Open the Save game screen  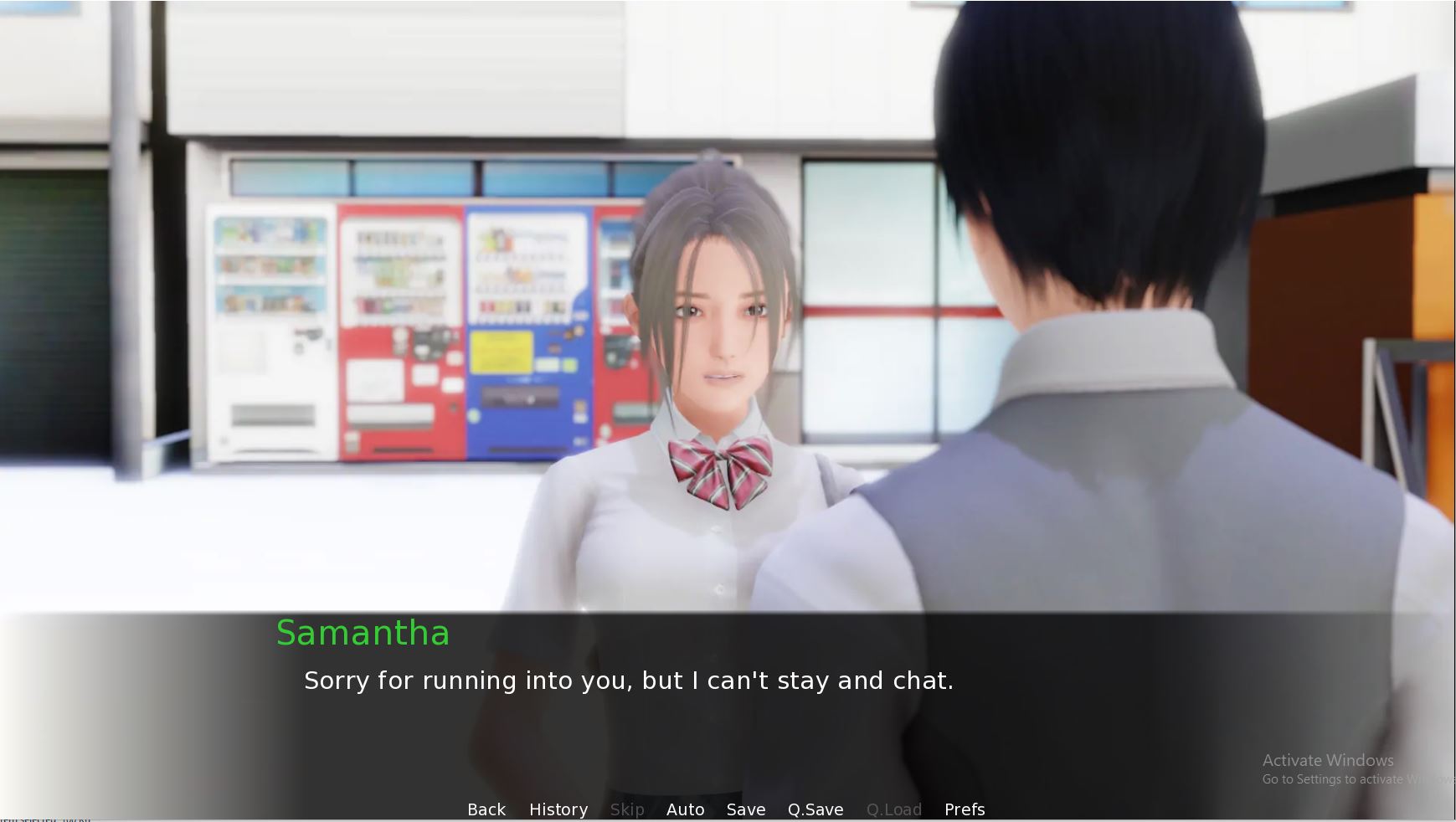coord(746,809)
